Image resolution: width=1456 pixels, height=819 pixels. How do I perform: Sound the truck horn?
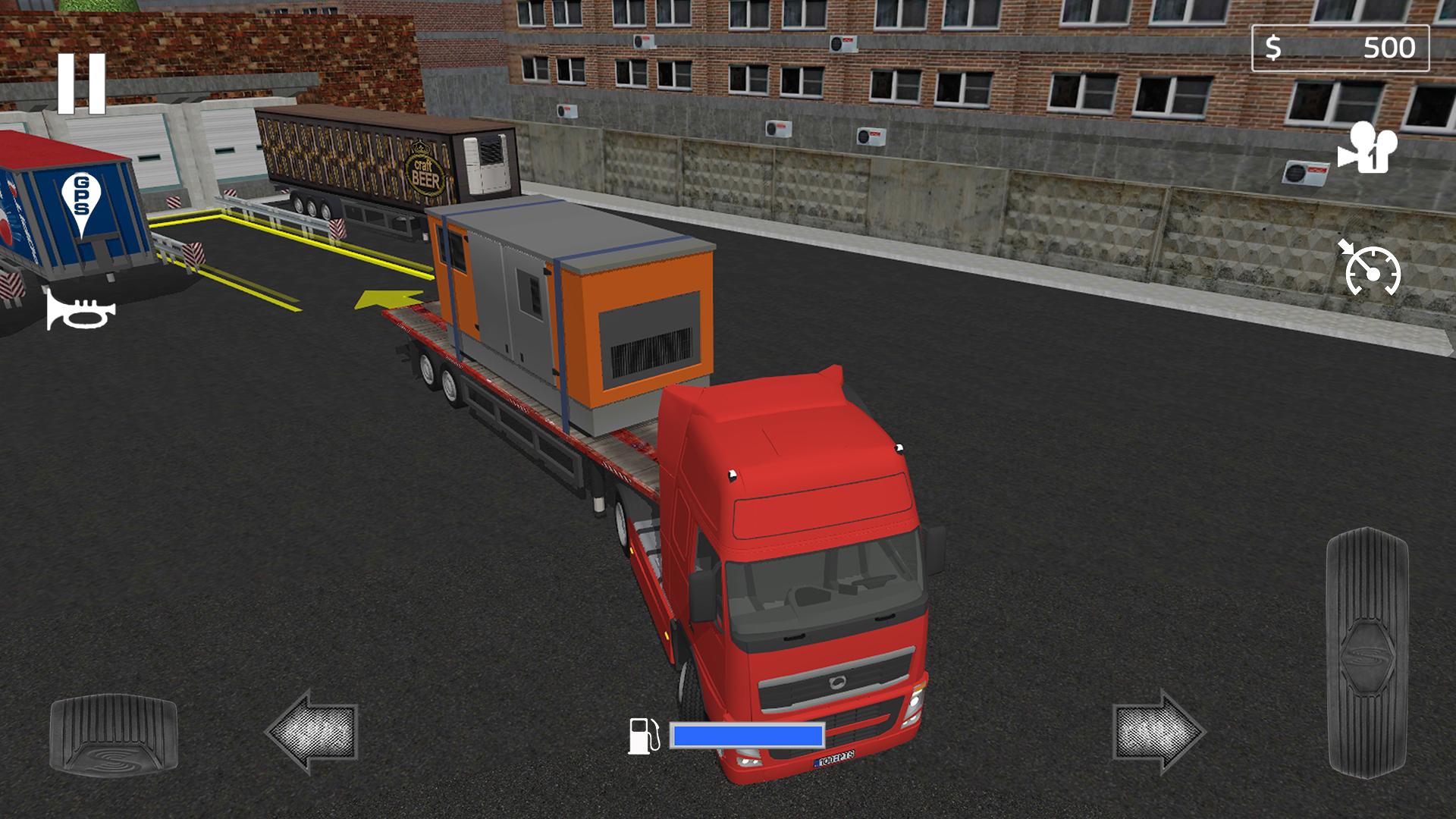(x=80, y=309)
